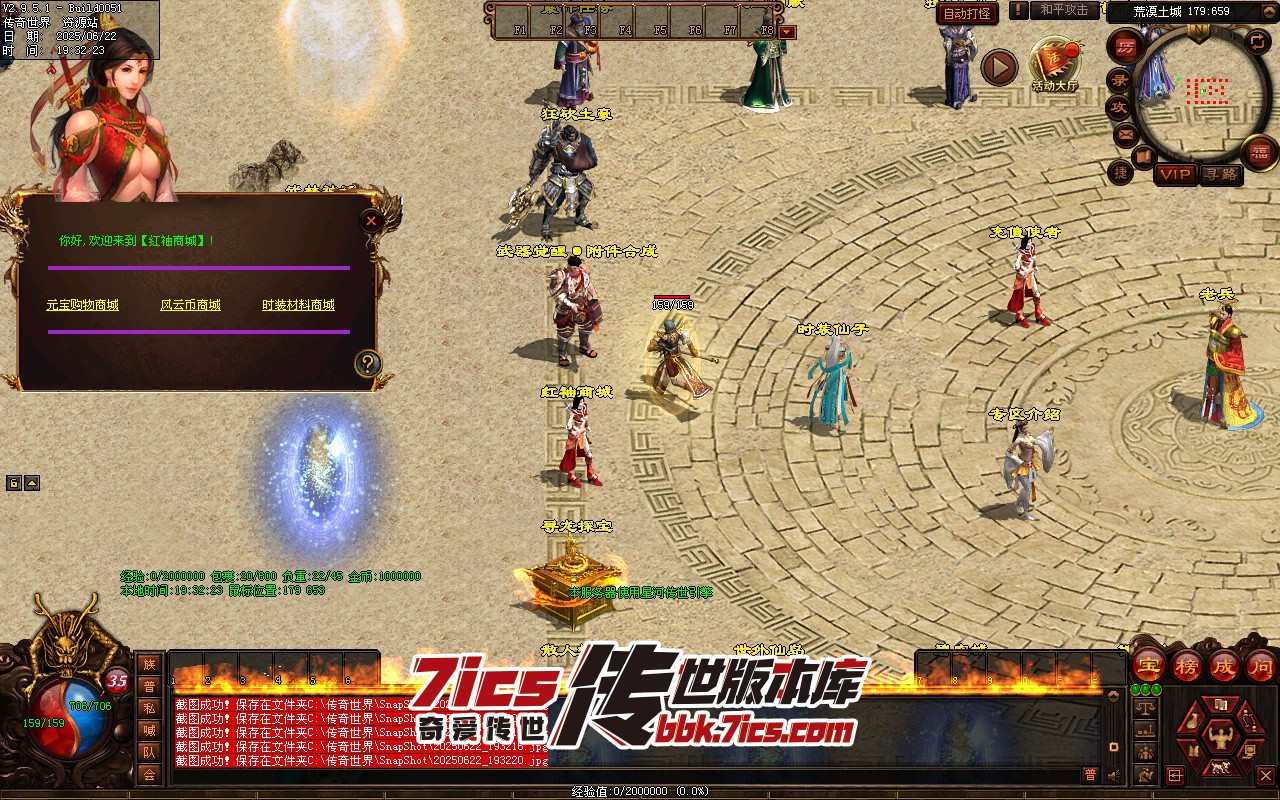1280x800 pixels.
Task: Open the 元宝购物商城 shop link
Action: point(83,305)
